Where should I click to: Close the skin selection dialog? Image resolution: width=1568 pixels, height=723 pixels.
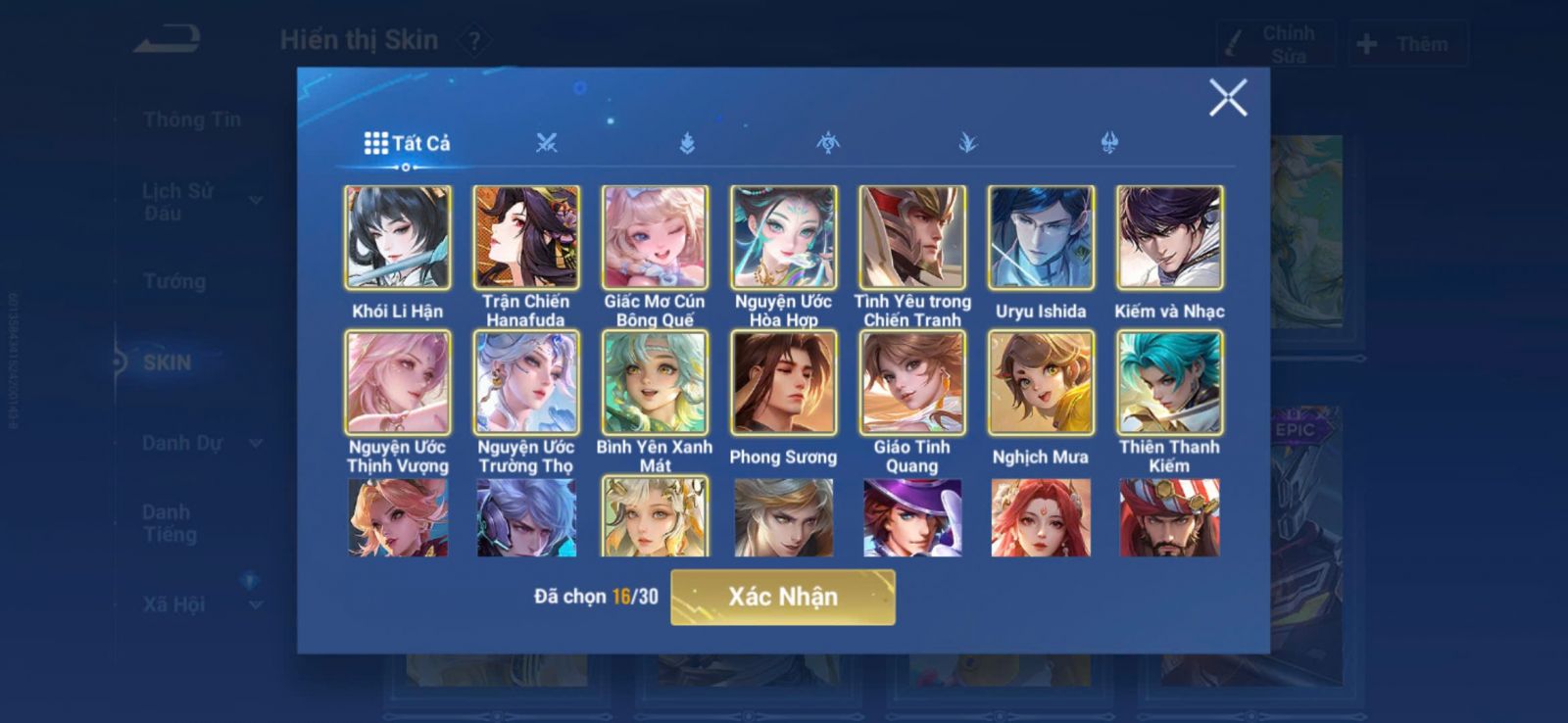point(1227,98)
